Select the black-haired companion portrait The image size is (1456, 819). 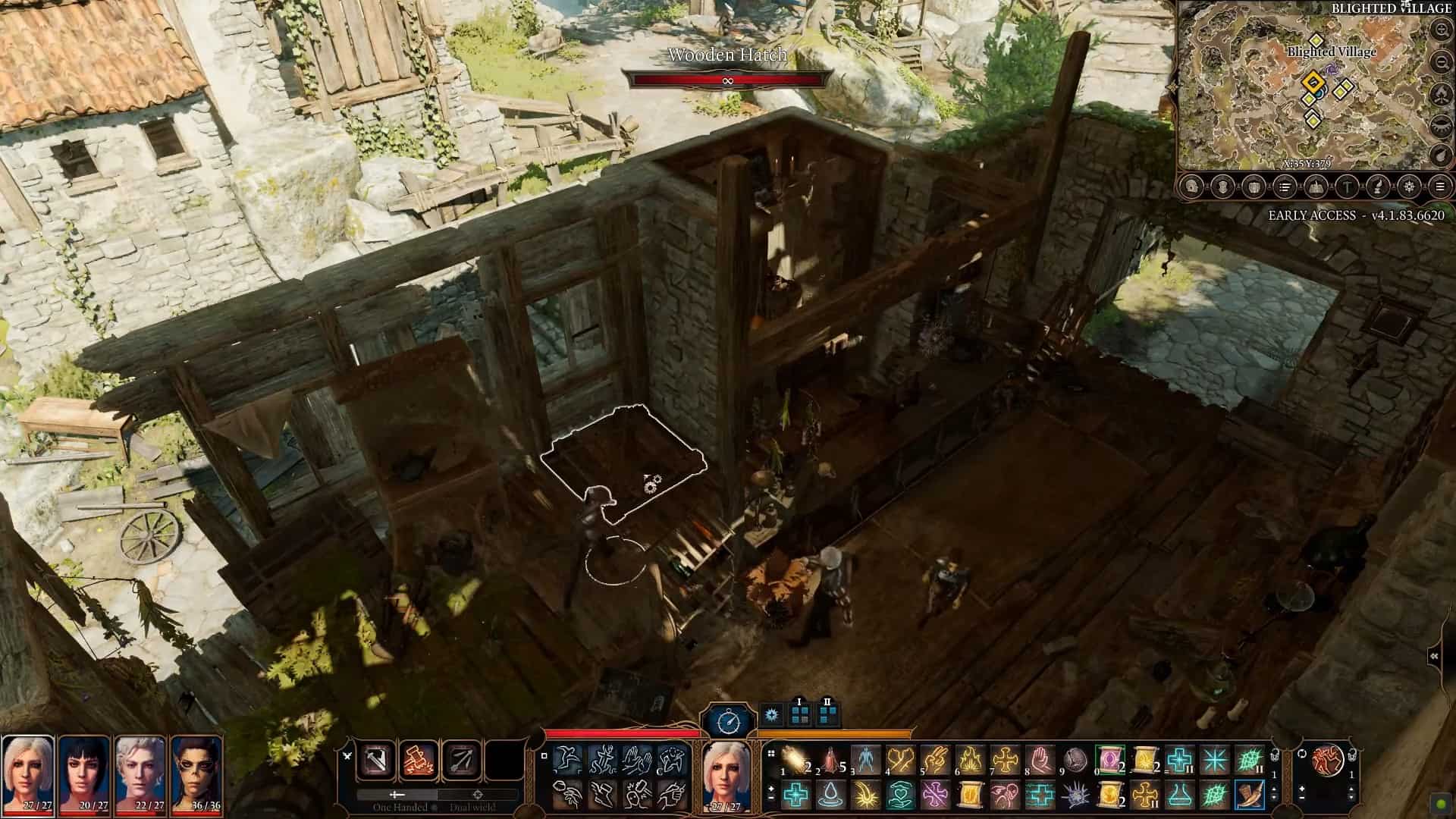84,771
